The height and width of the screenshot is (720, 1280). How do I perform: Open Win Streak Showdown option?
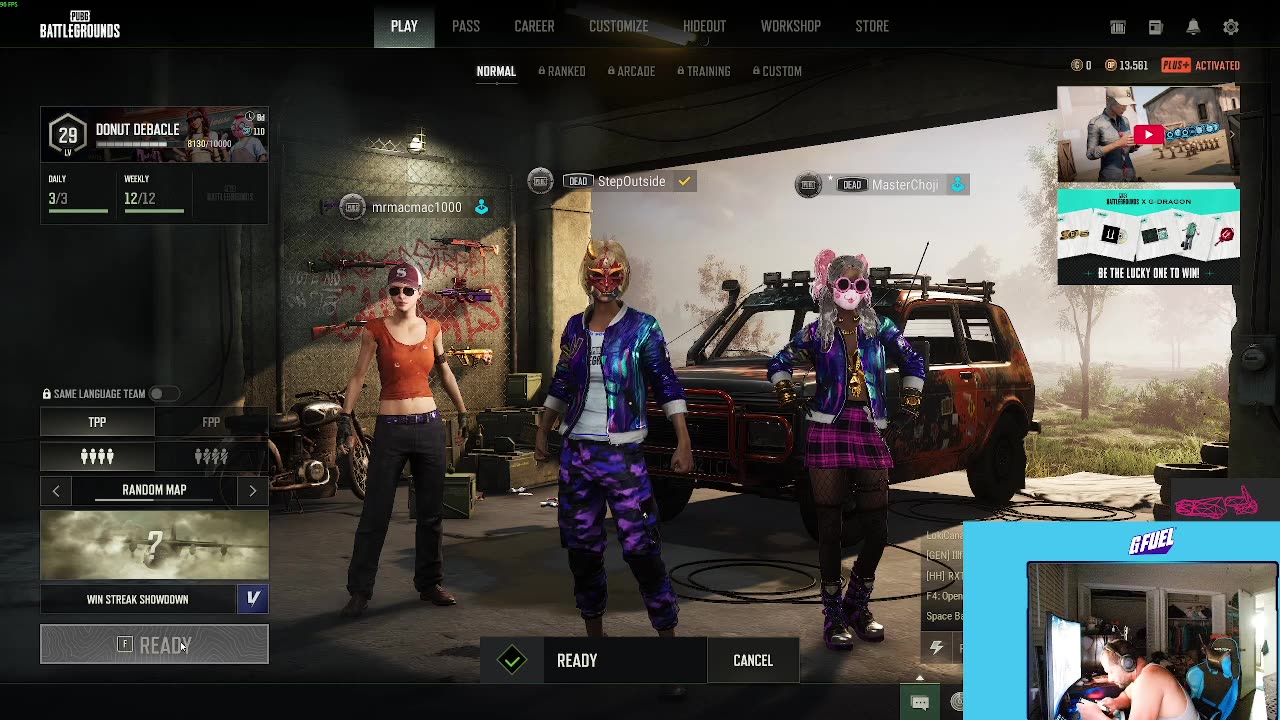pyautogui.click(x=138, y=599)
